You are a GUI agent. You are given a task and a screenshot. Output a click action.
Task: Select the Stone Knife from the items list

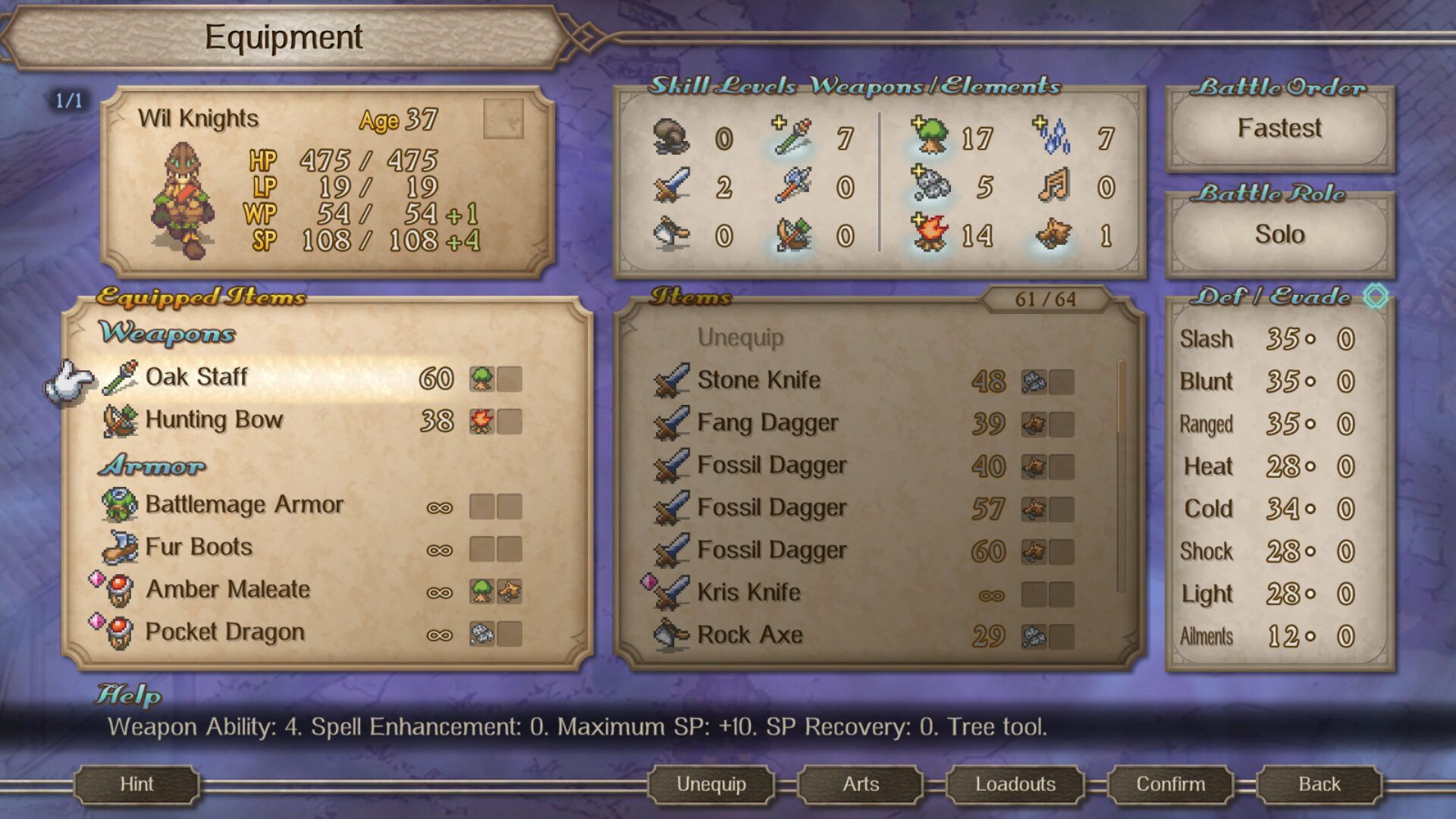[758, 381]
